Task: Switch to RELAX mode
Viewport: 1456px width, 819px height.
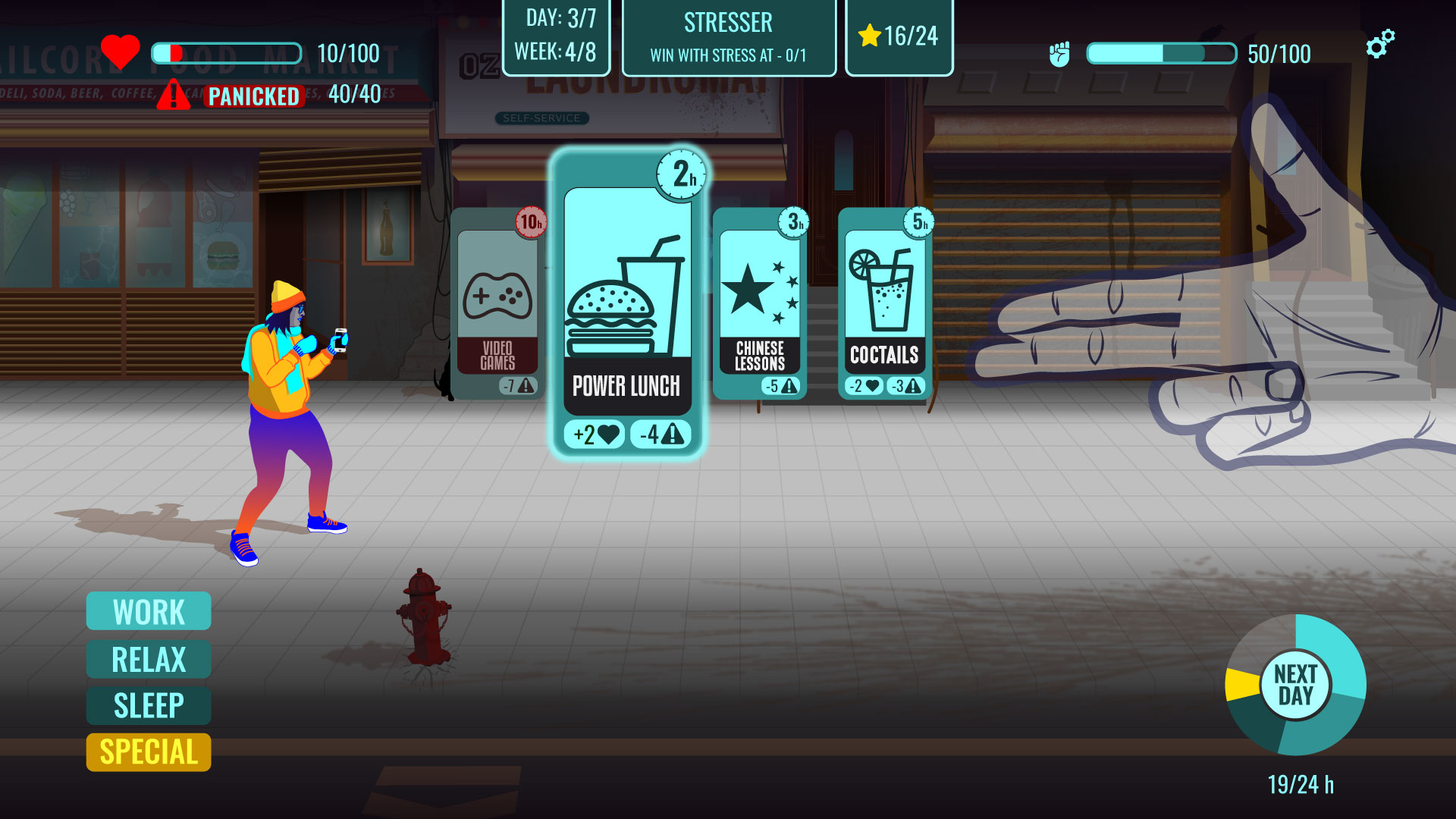Action: pyautogui.click(x=148, y=658)
